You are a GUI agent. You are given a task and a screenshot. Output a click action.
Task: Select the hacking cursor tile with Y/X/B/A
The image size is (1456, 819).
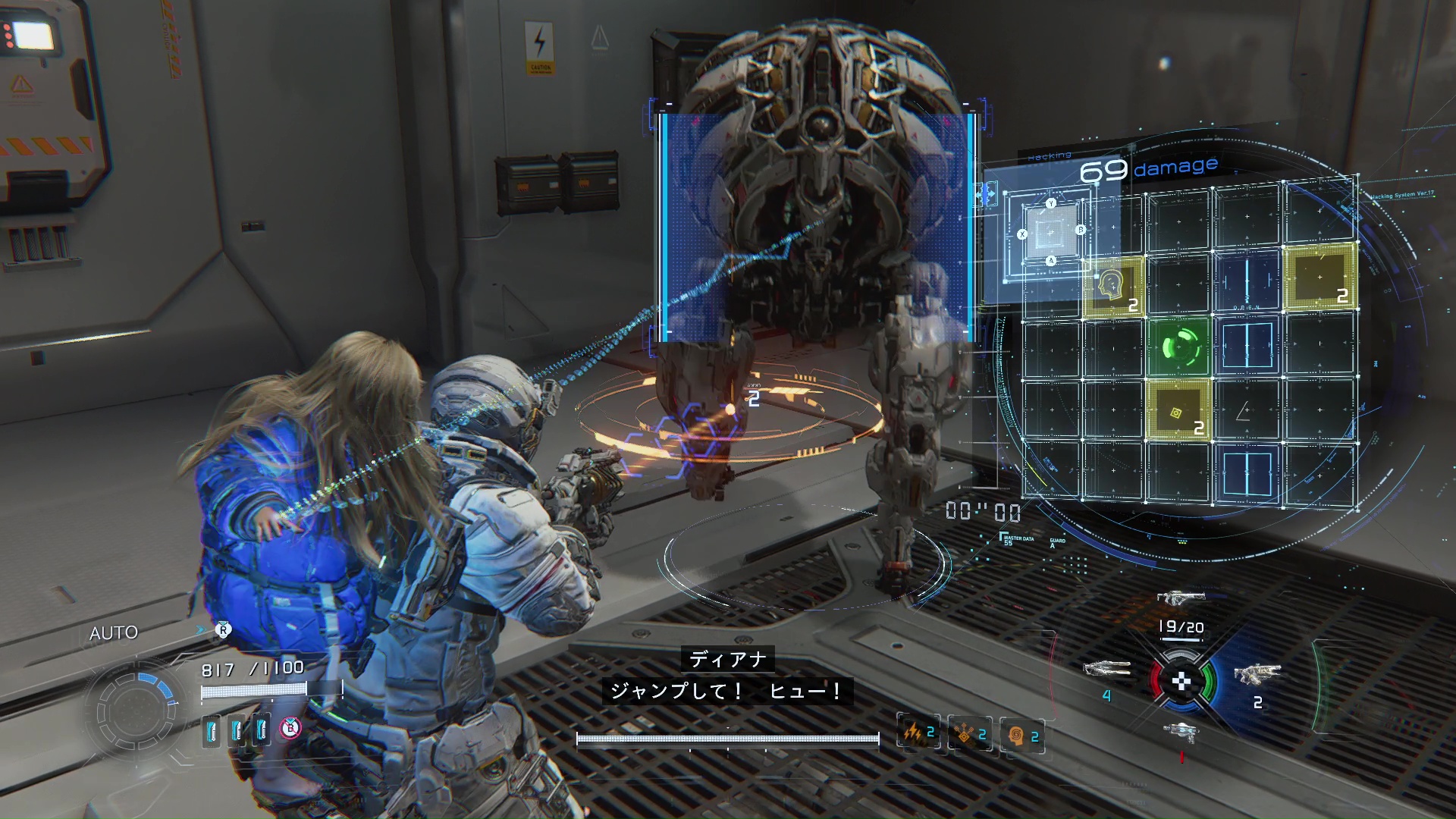(x=1051, y=233)
